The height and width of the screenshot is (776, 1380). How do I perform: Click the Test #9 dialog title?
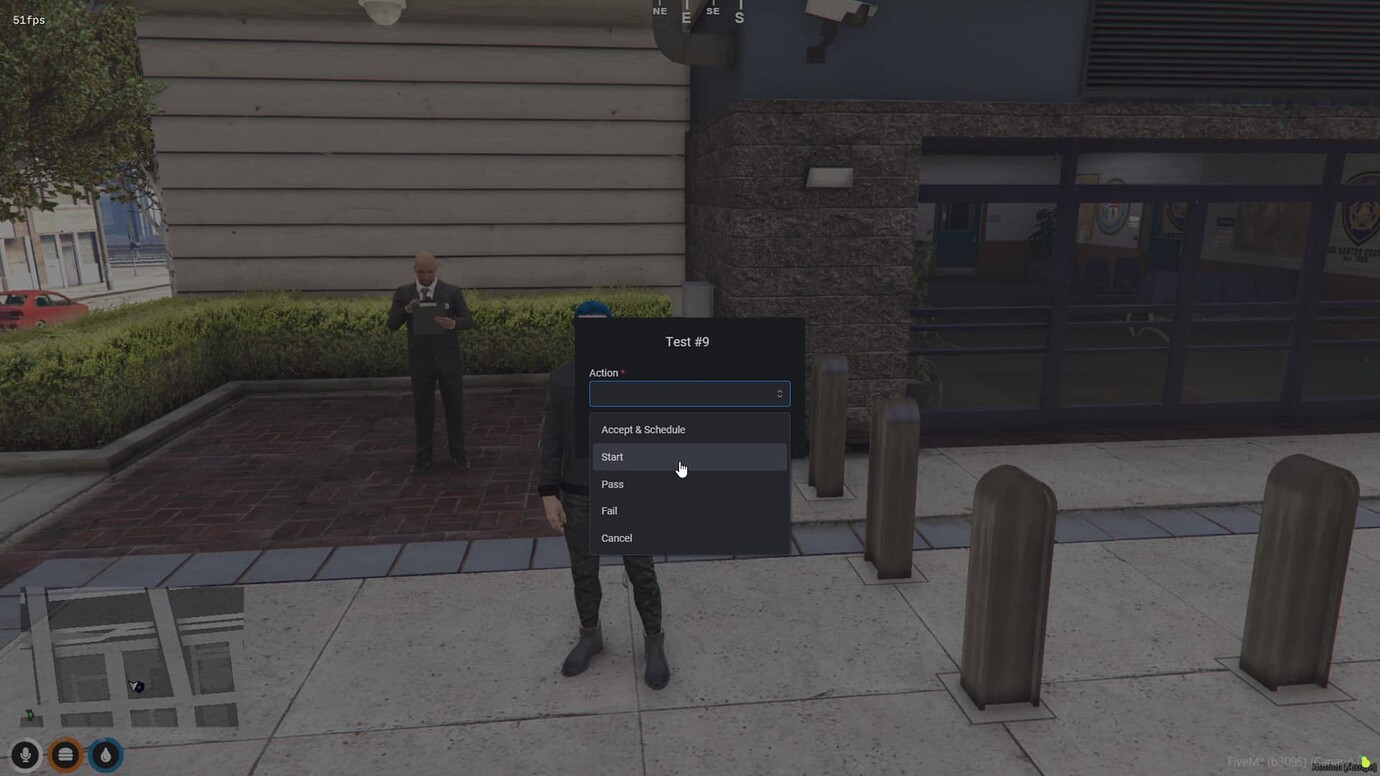(688, 341)
